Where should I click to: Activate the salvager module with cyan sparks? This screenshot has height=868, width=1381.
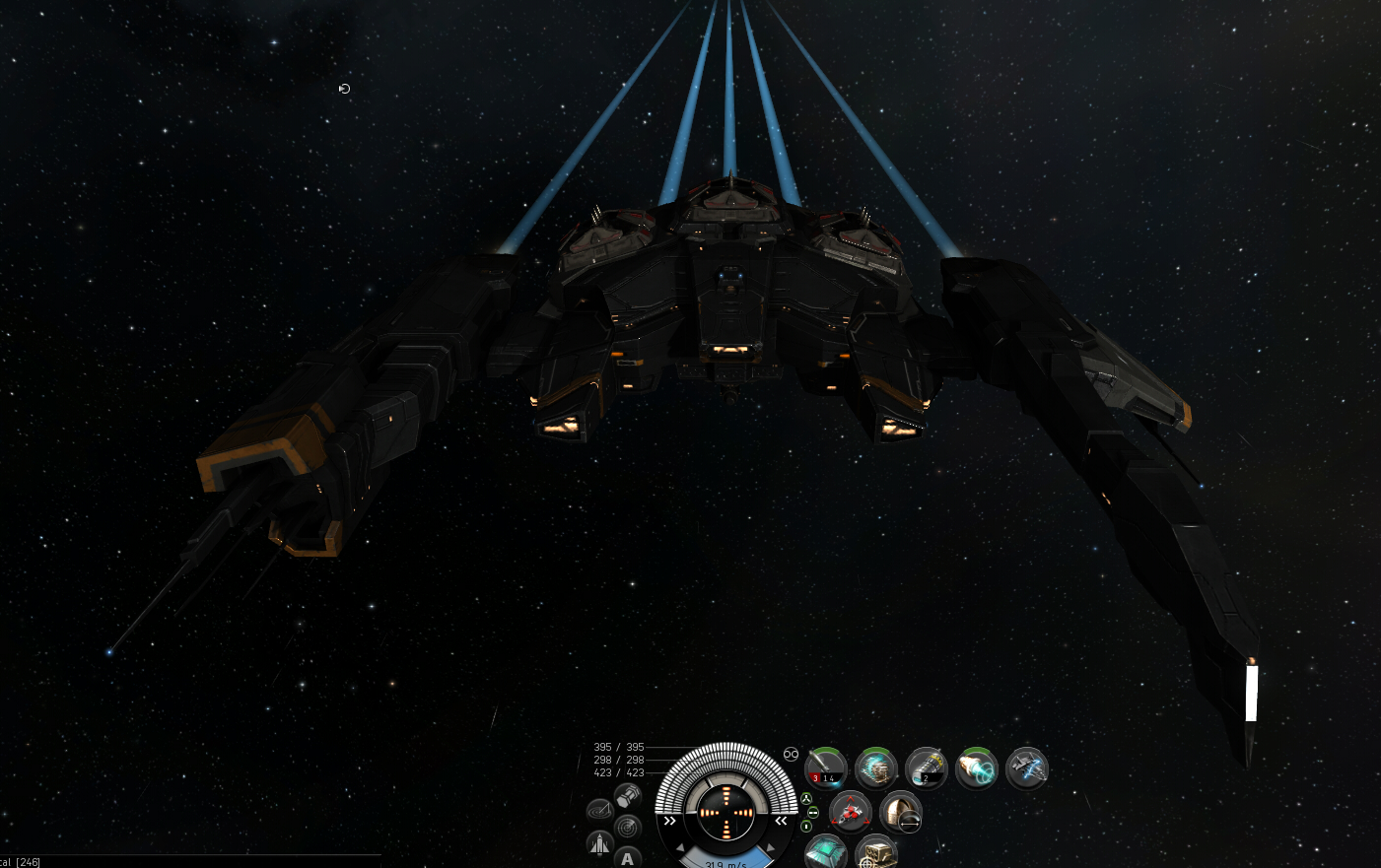click(875, 768)
